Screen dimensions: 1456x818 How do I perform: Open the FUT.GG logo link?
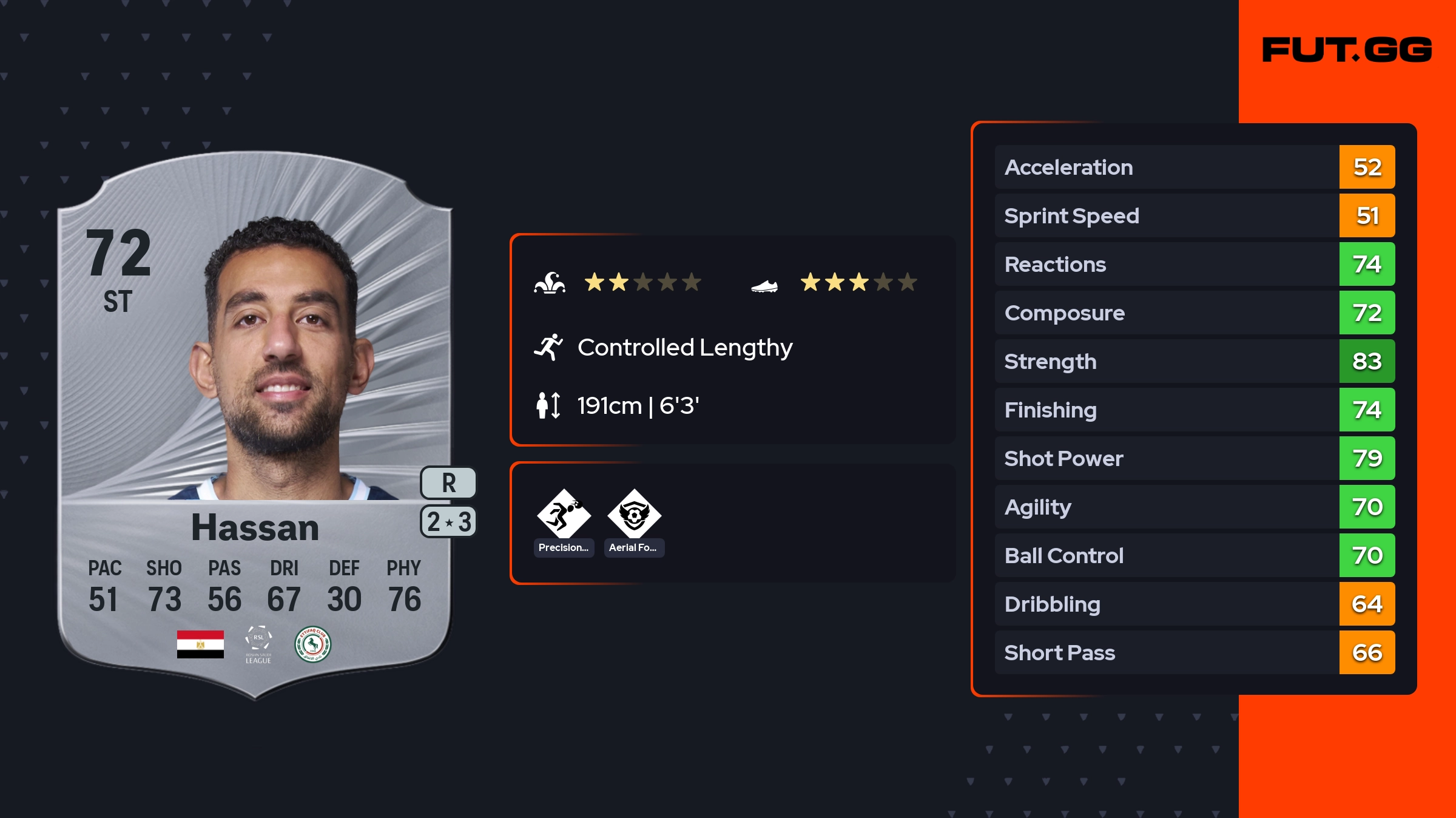click(1347, 50)
